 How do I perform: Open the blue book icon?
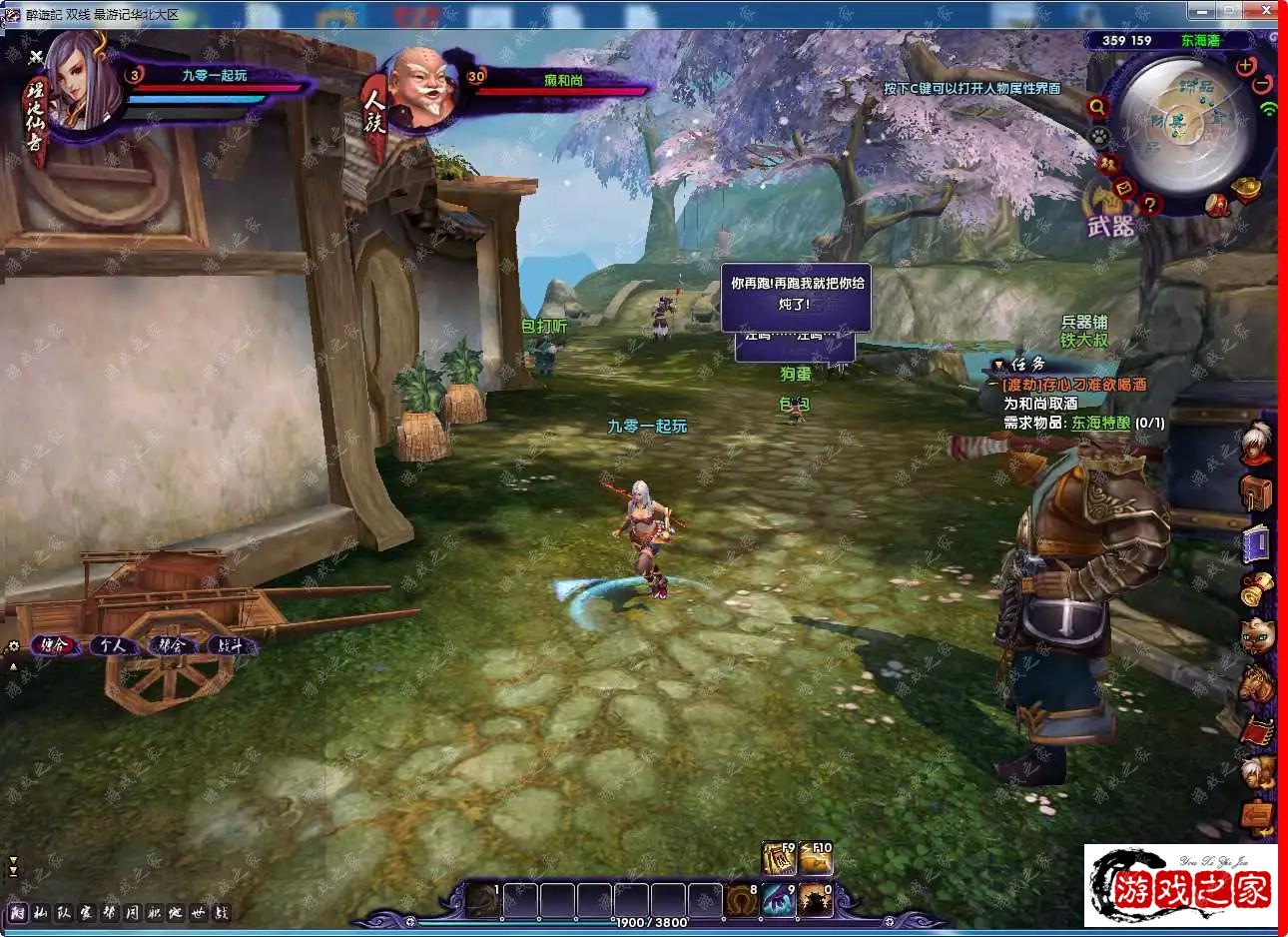click(x=1256, y=542)
